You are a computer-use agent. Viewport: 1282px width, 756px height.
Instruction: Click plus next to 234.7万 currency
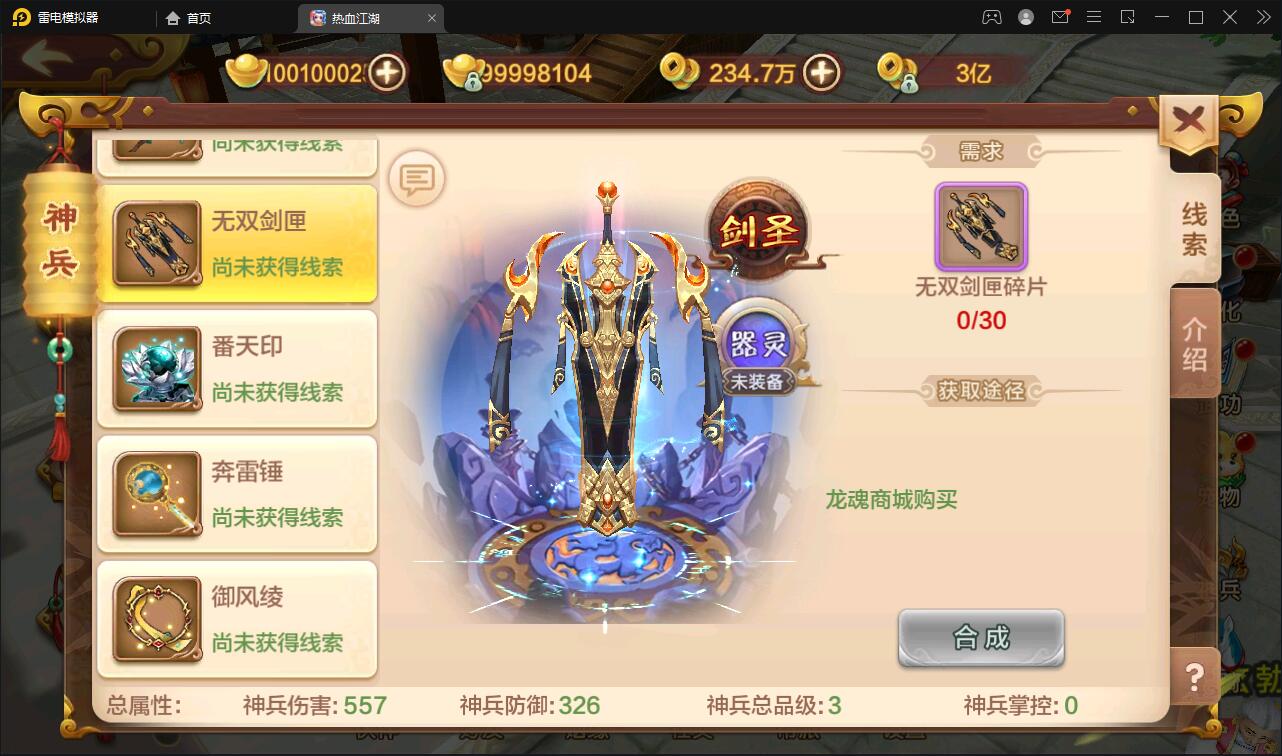[822, 72]
